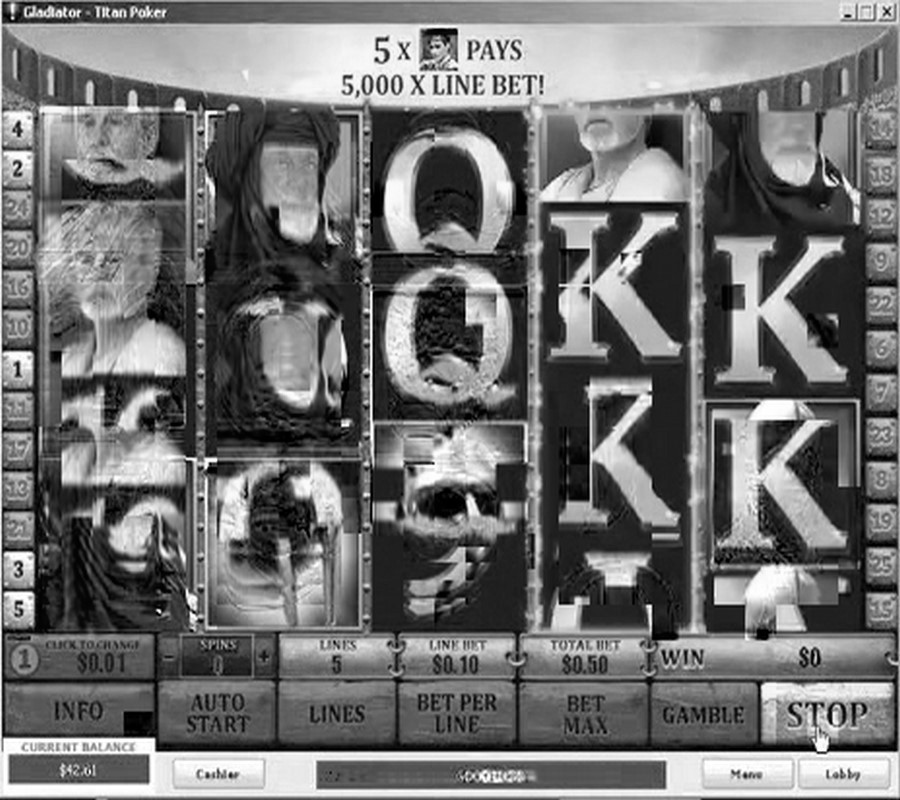This screenshot has width=900, height=800.
Task: Choose payline number 5 marker
Action: pos(17,606)
